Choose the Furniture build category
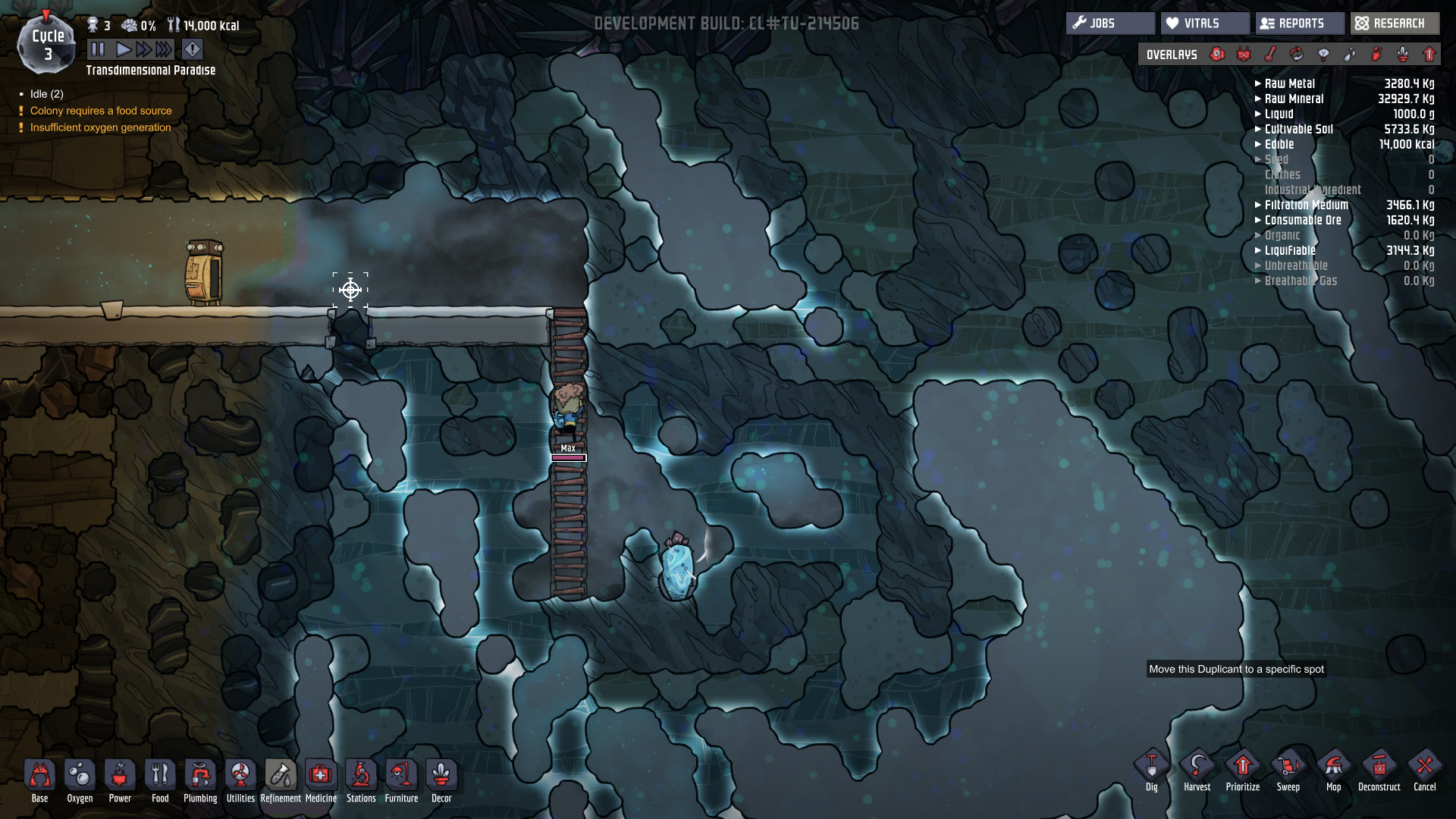1456x819 pixels. (401, 780)
